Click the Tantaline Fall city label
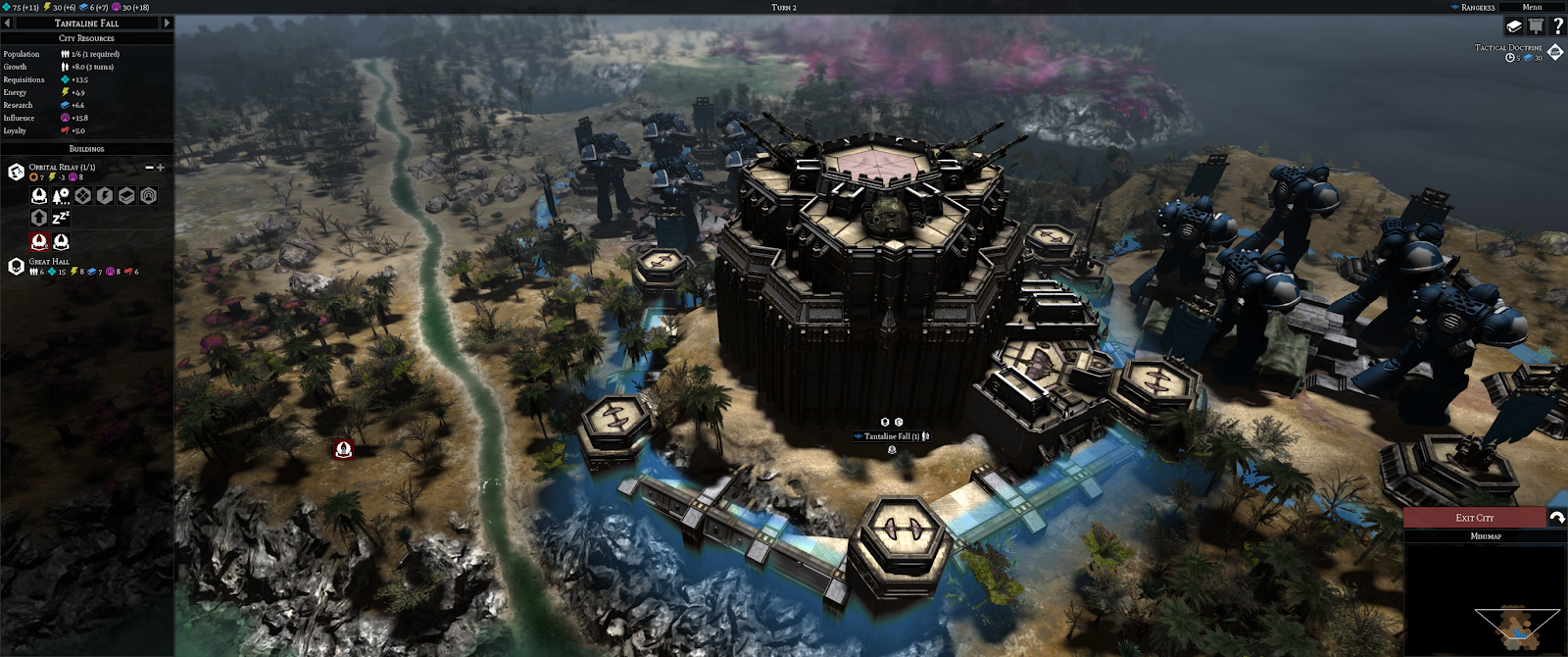1568x657 pixels. 887,436
